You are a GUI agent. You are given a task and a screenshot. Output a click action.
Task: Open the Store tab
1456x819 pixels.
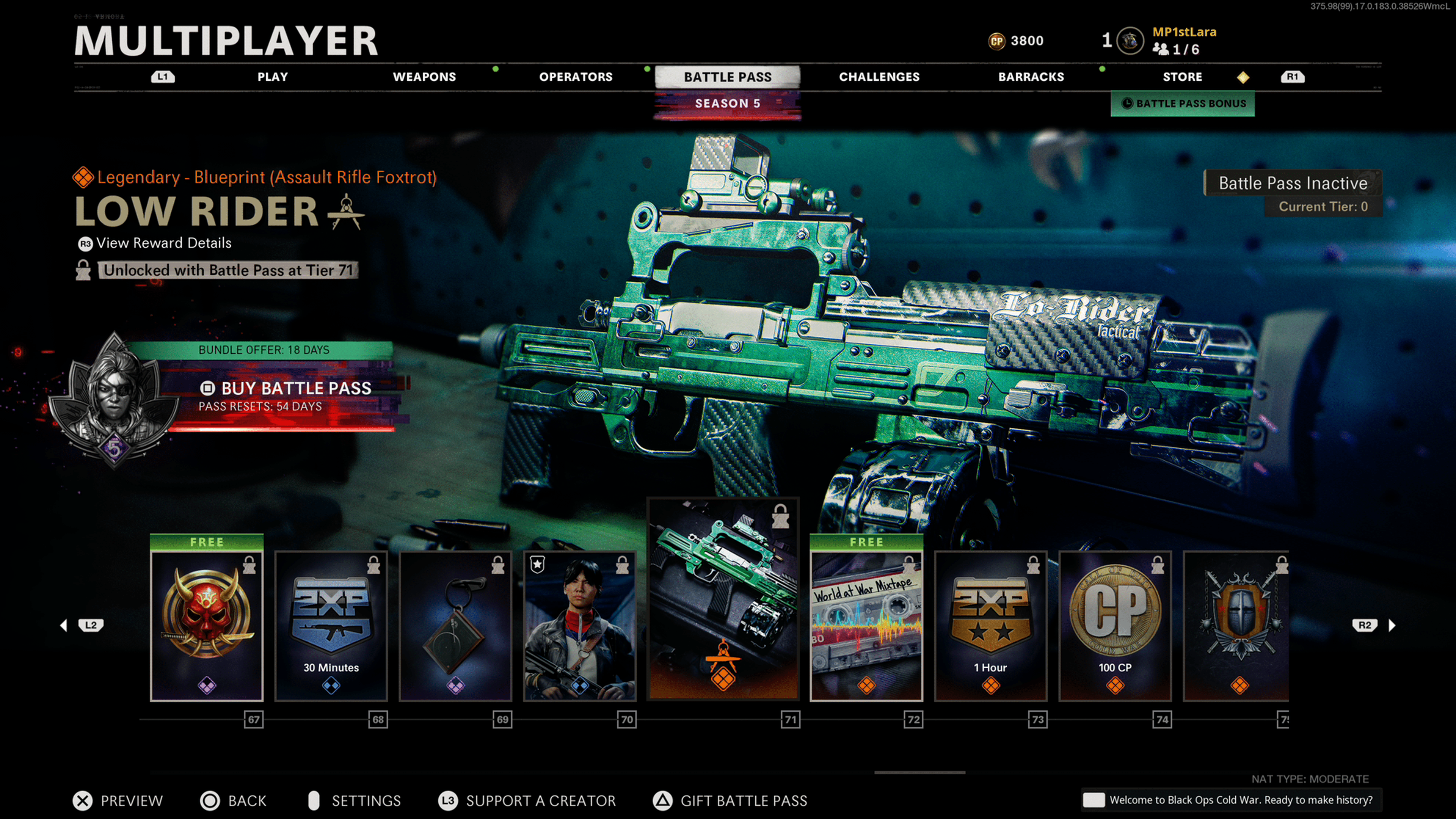coord(1182,77)
